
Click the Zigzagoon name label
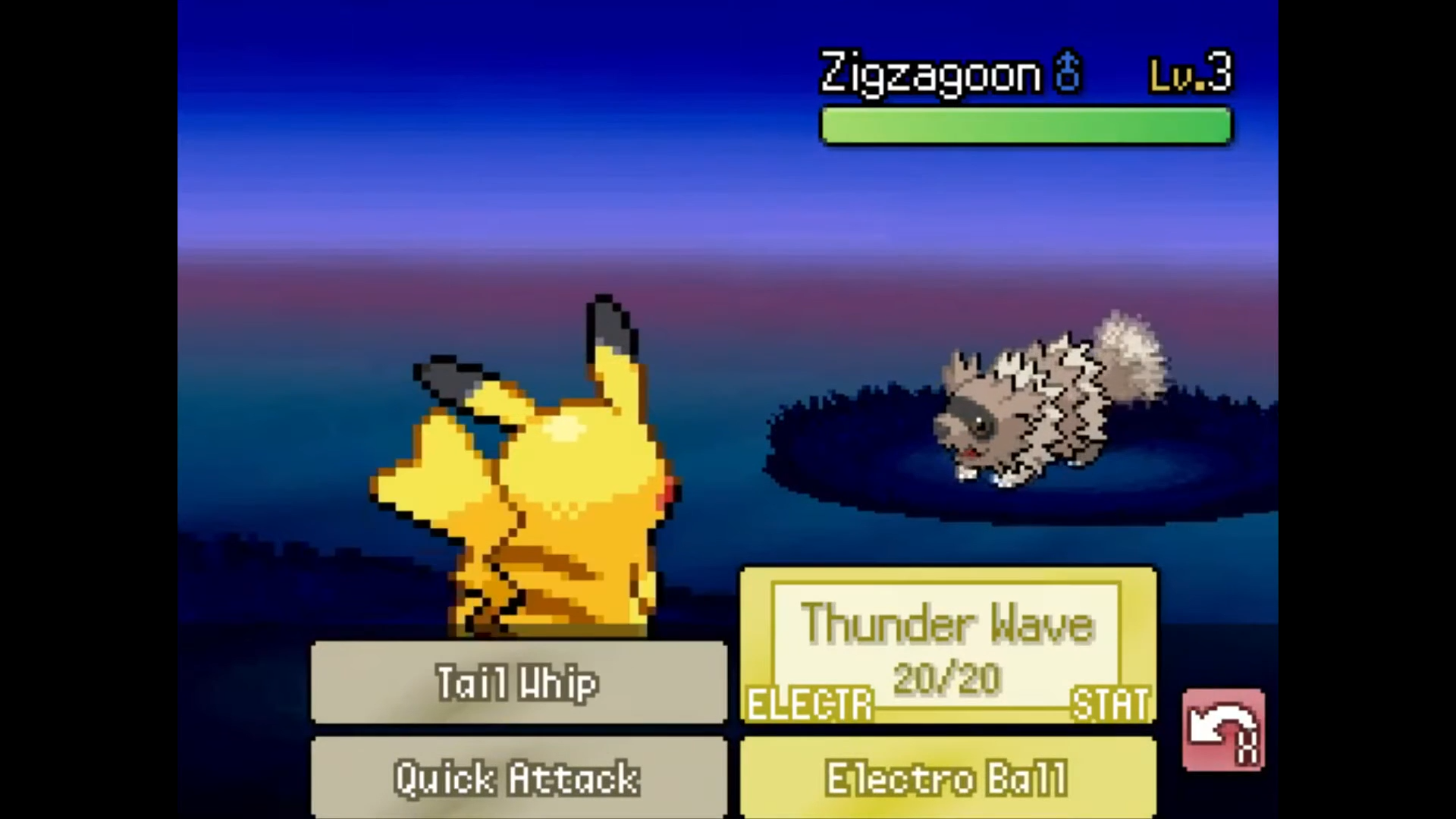pyautogui.click(x=929, y=72)
